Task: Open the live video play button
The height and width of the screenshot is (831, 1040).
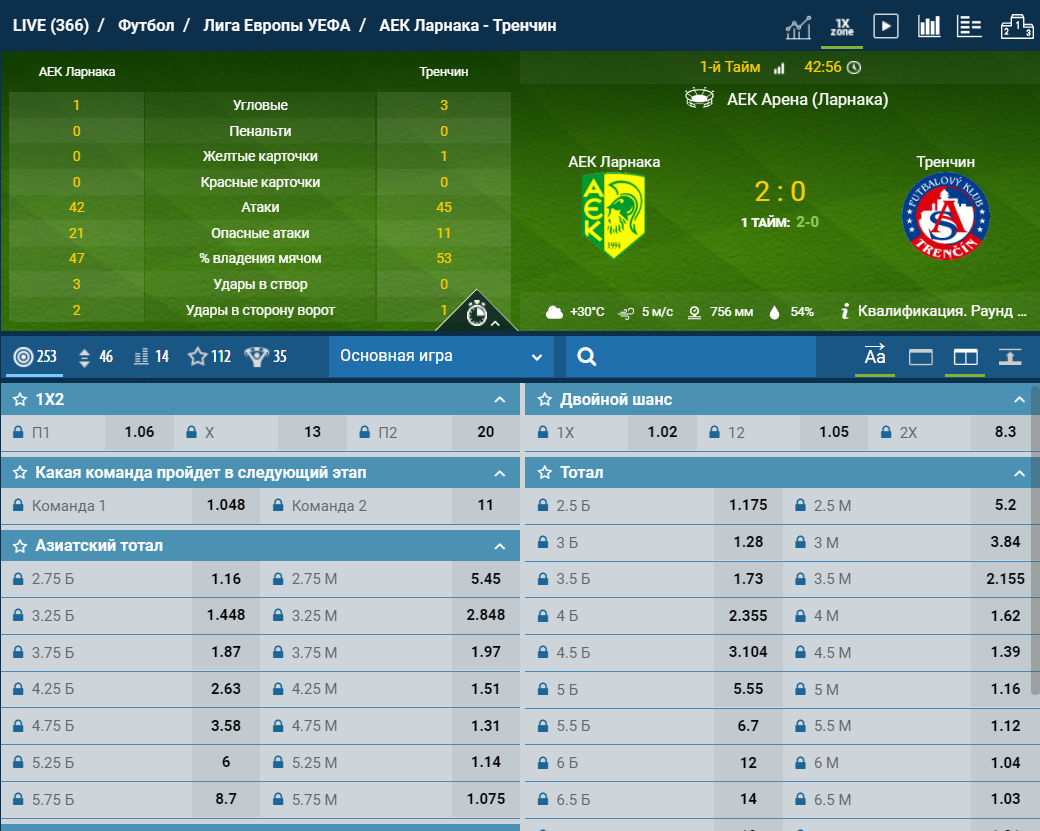Action: coord(885,26)
